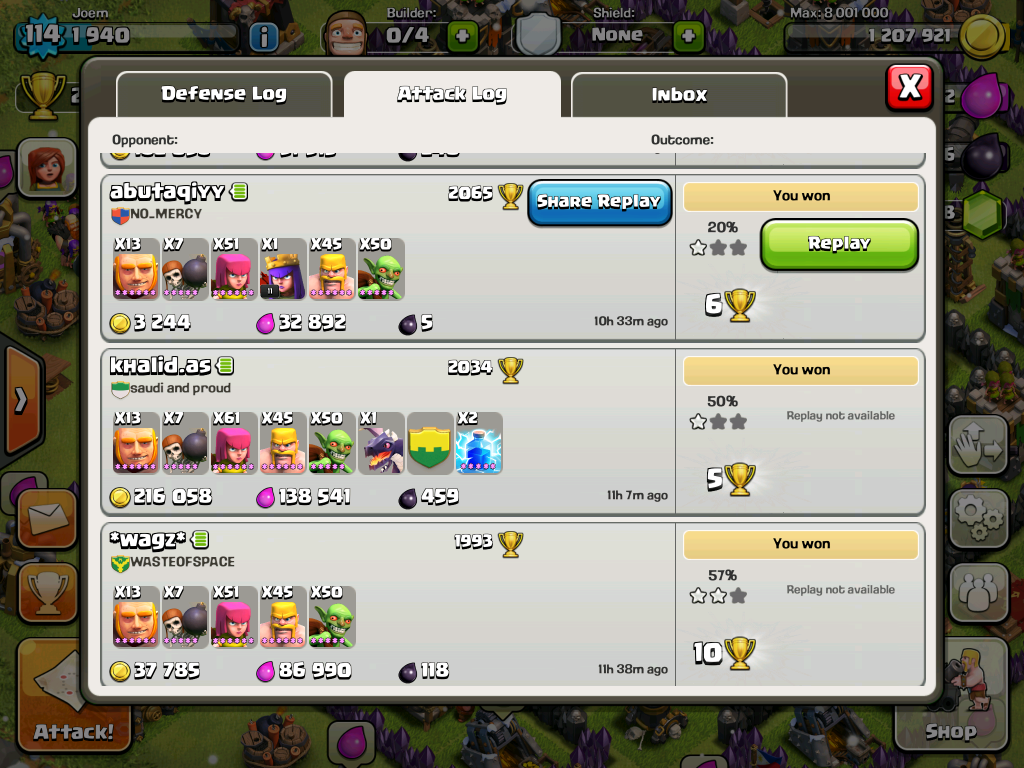Buy a shield with plus button
This screenshot has height=768, width=1024.
click(x=688, y=36)
